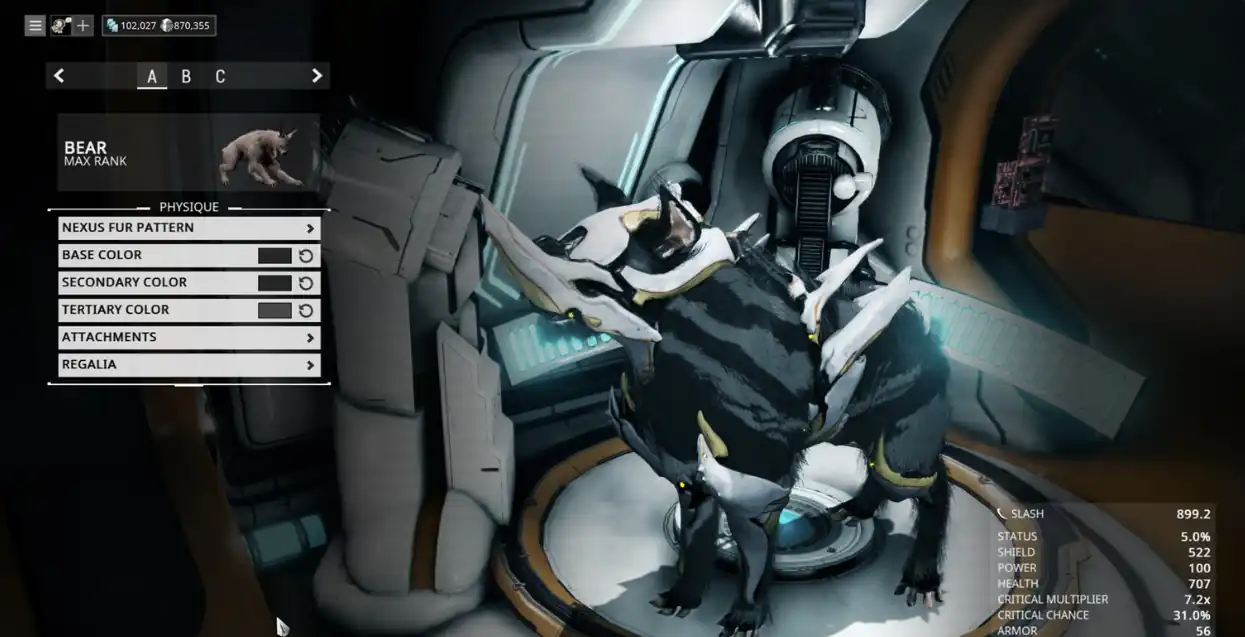The height and width of the screenshot is (637, 1245).
Task: Switch to appearance config C
Action: pyautogui.click(x=220, y=77)
